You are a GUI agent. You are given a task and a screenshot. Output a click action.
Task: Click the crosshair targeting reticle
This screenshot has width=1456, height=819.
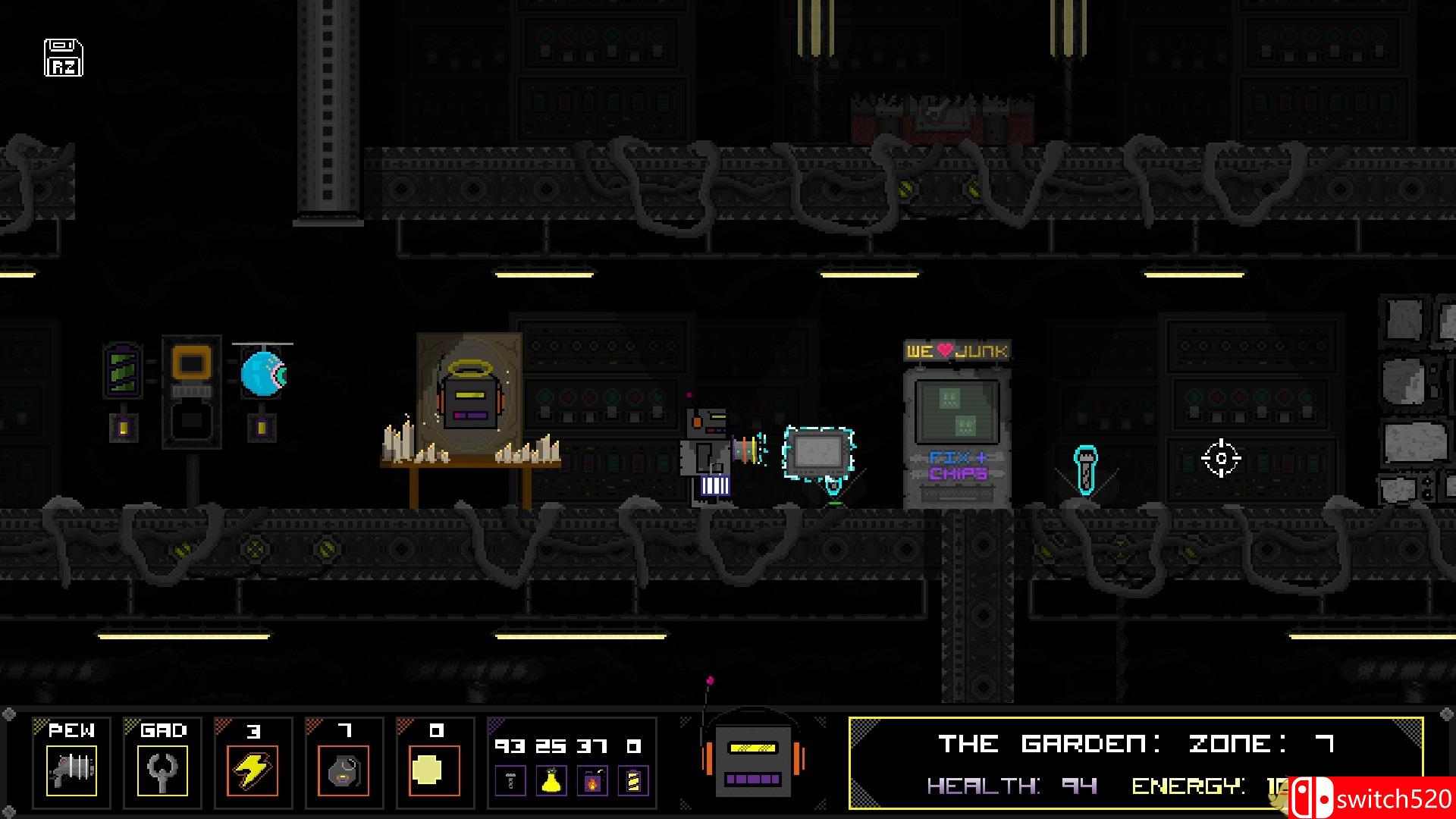(1221, 457)
